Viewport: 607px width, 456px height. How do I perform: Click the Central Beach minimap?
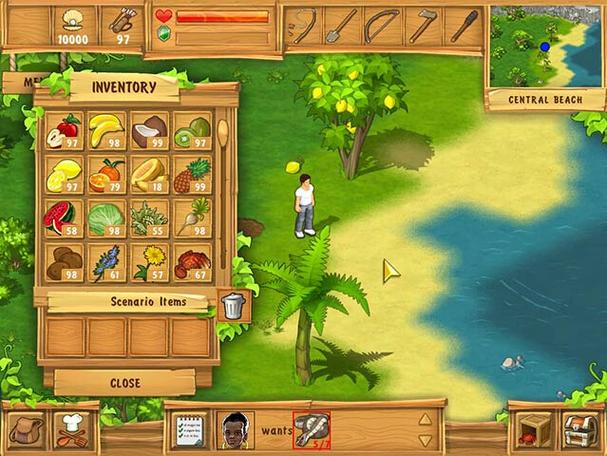click(x=545, y=46)
